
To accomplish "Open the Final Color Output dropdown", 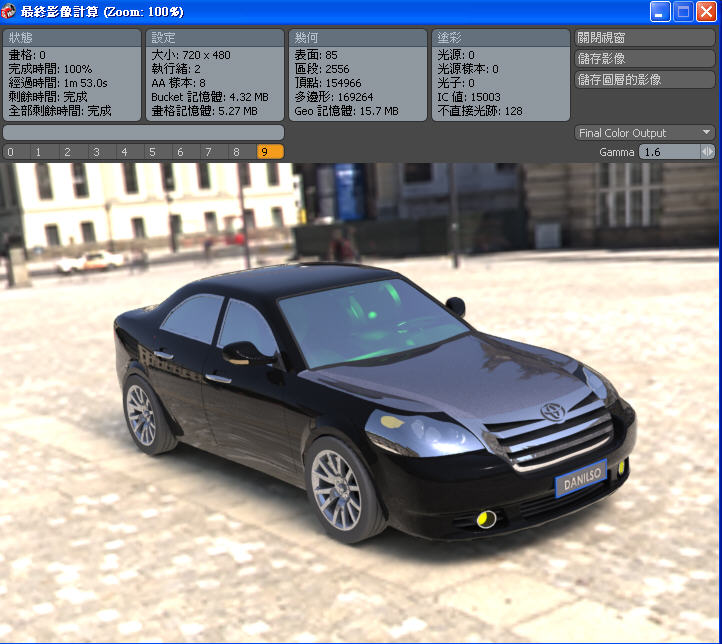I will pos(645,133).
